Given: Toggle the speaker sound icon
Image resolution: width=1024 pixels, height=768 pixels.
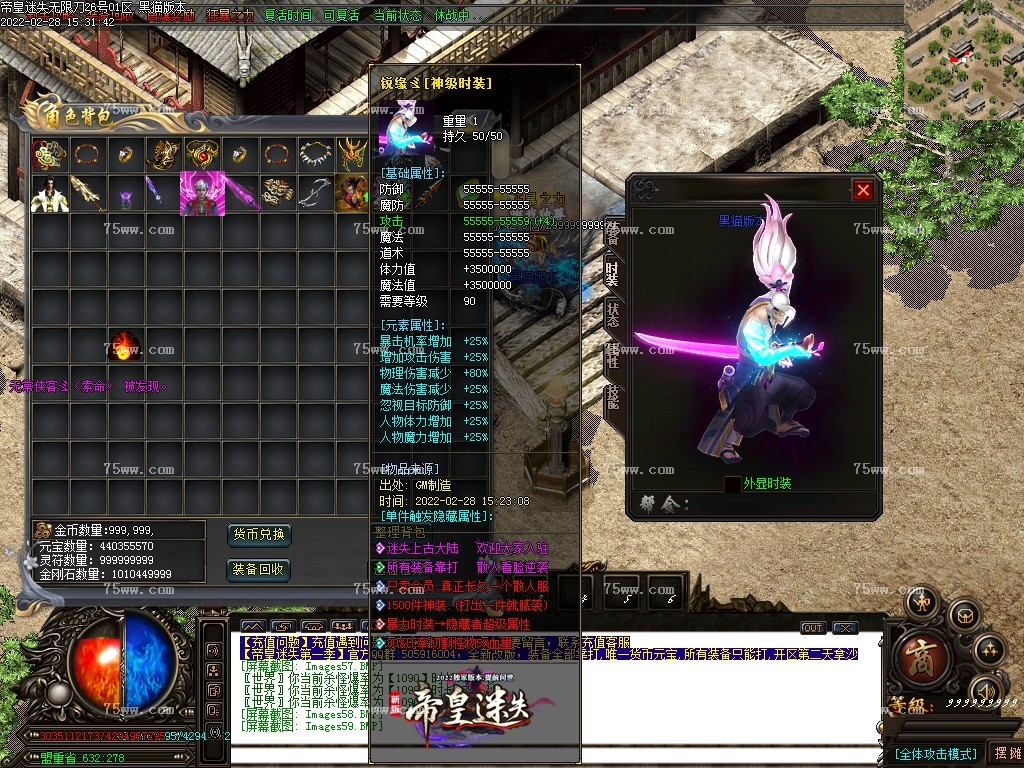Looking at the screenshot, I should (x=984, y=691).
